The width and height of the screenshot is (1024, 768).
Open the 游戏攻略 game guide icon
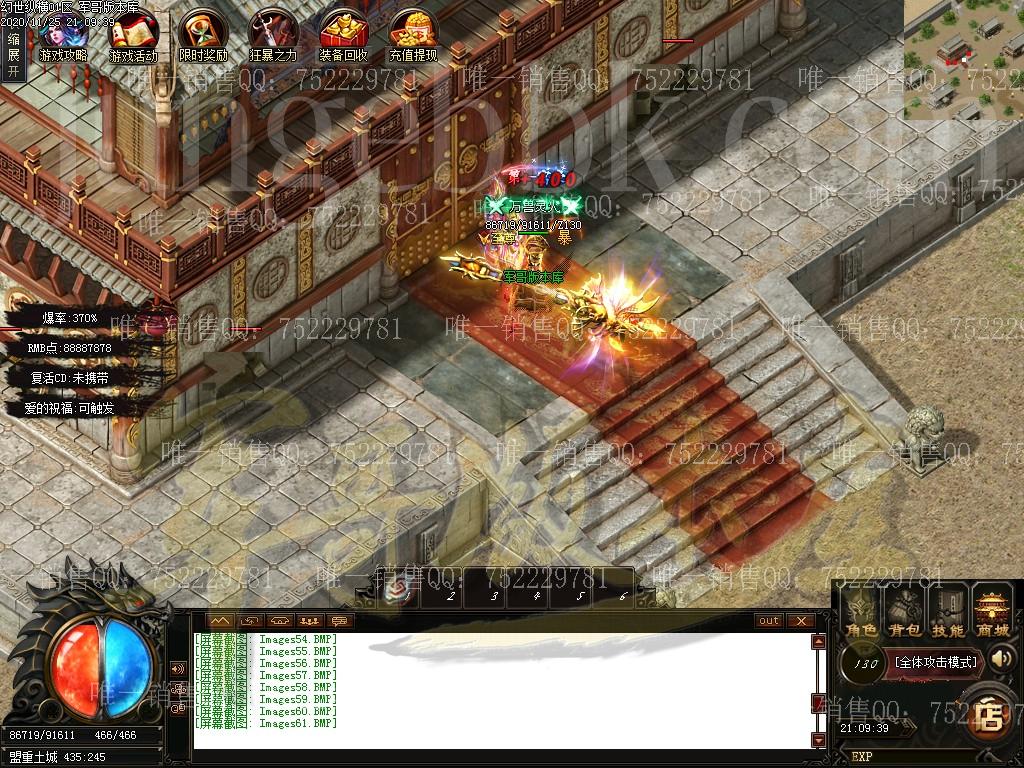click(x=62, y=36)
